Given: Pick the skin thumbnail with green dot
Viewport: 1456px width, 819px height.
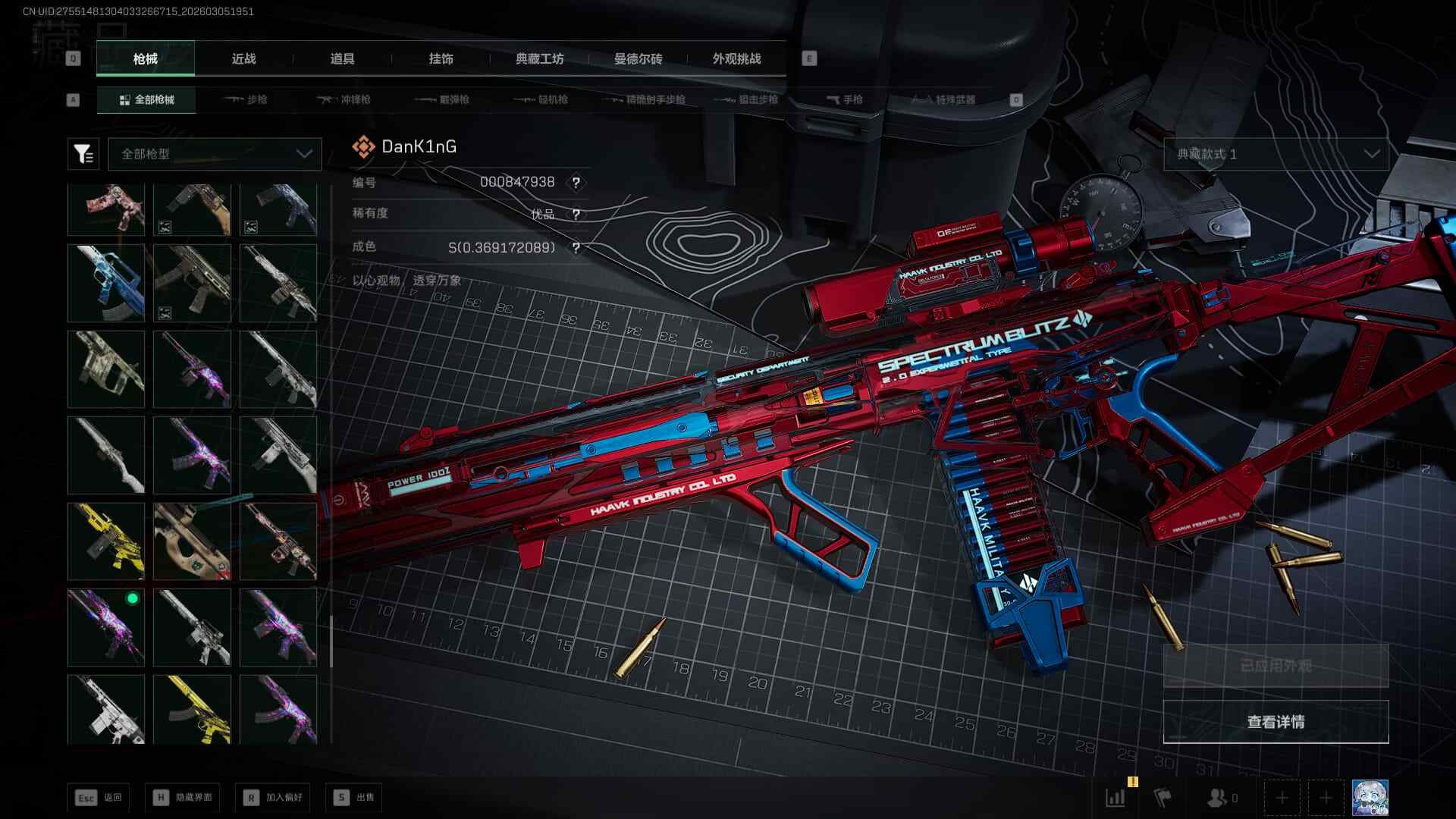Looking at the screenshot, I should click(106, 628).
